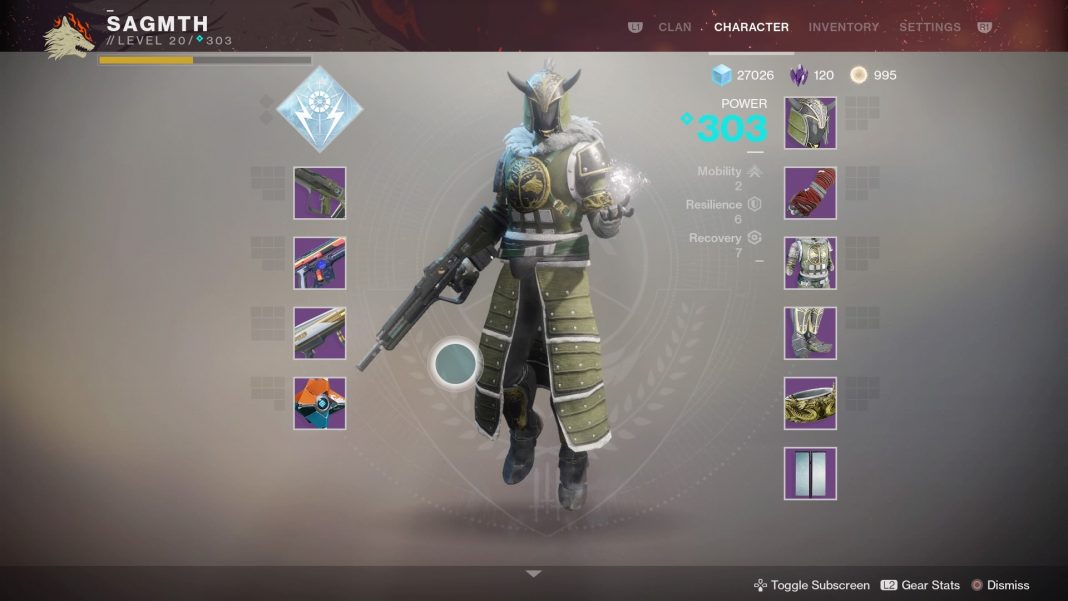Pick the white power weapon slot
1068x601 pixels.
[320, 333]
